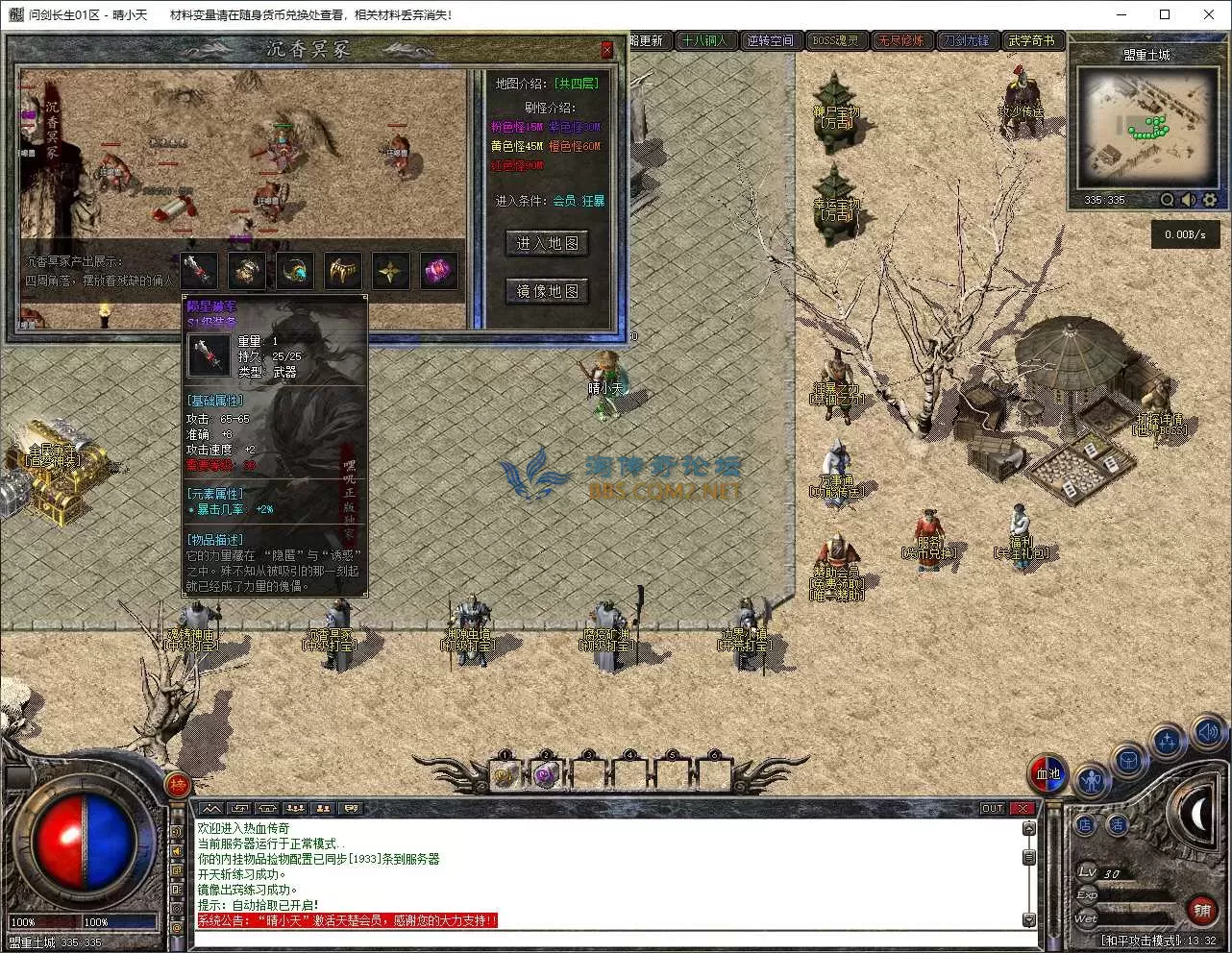Click the 进入地图 enter map button
Image resolution: width=1232 pixels, height=953 pixels.
(x=547, y=243)
